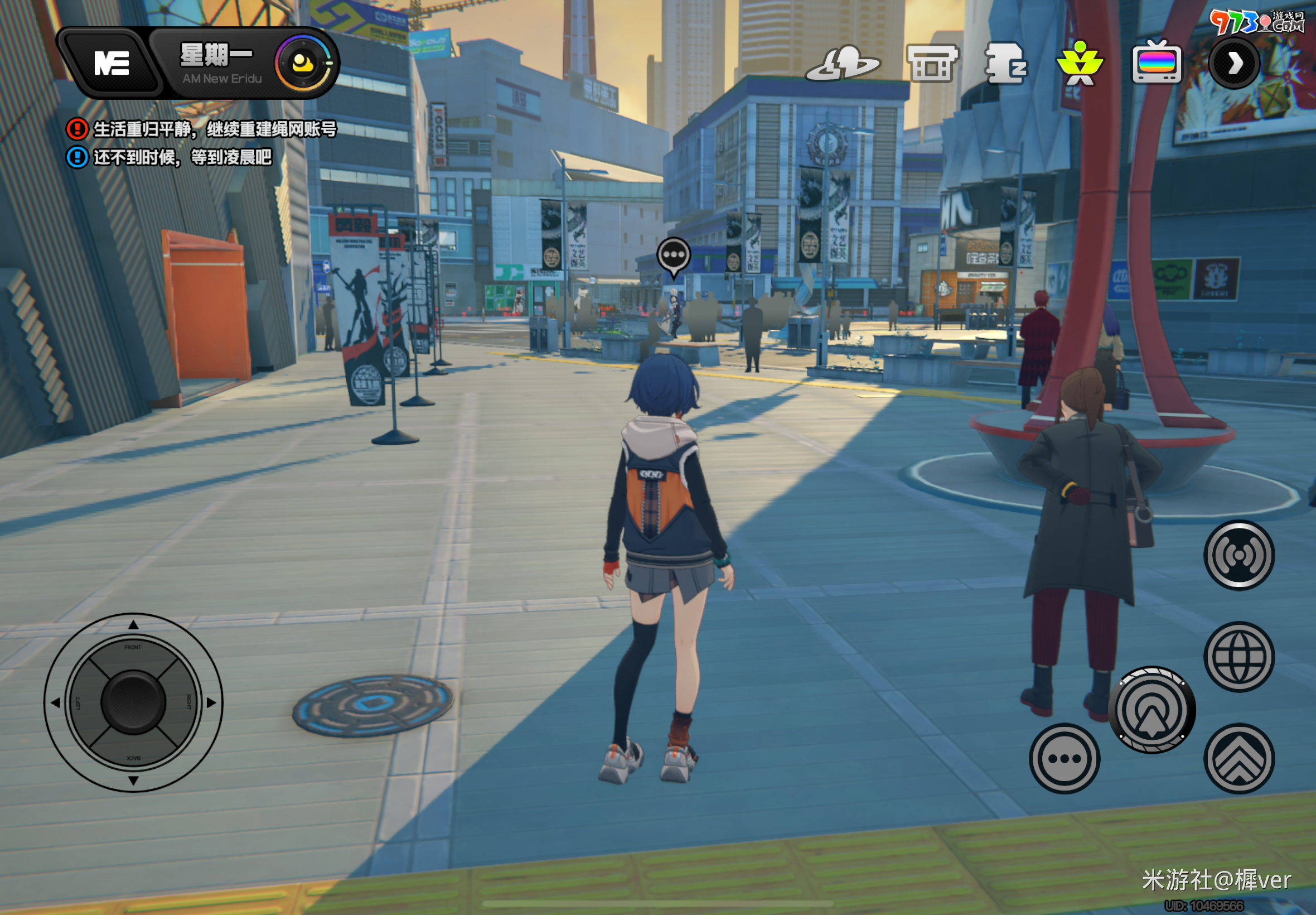Tap the central upward arrow button
This screenshot has height=915, width=1316.
[x=1151, y=710]
